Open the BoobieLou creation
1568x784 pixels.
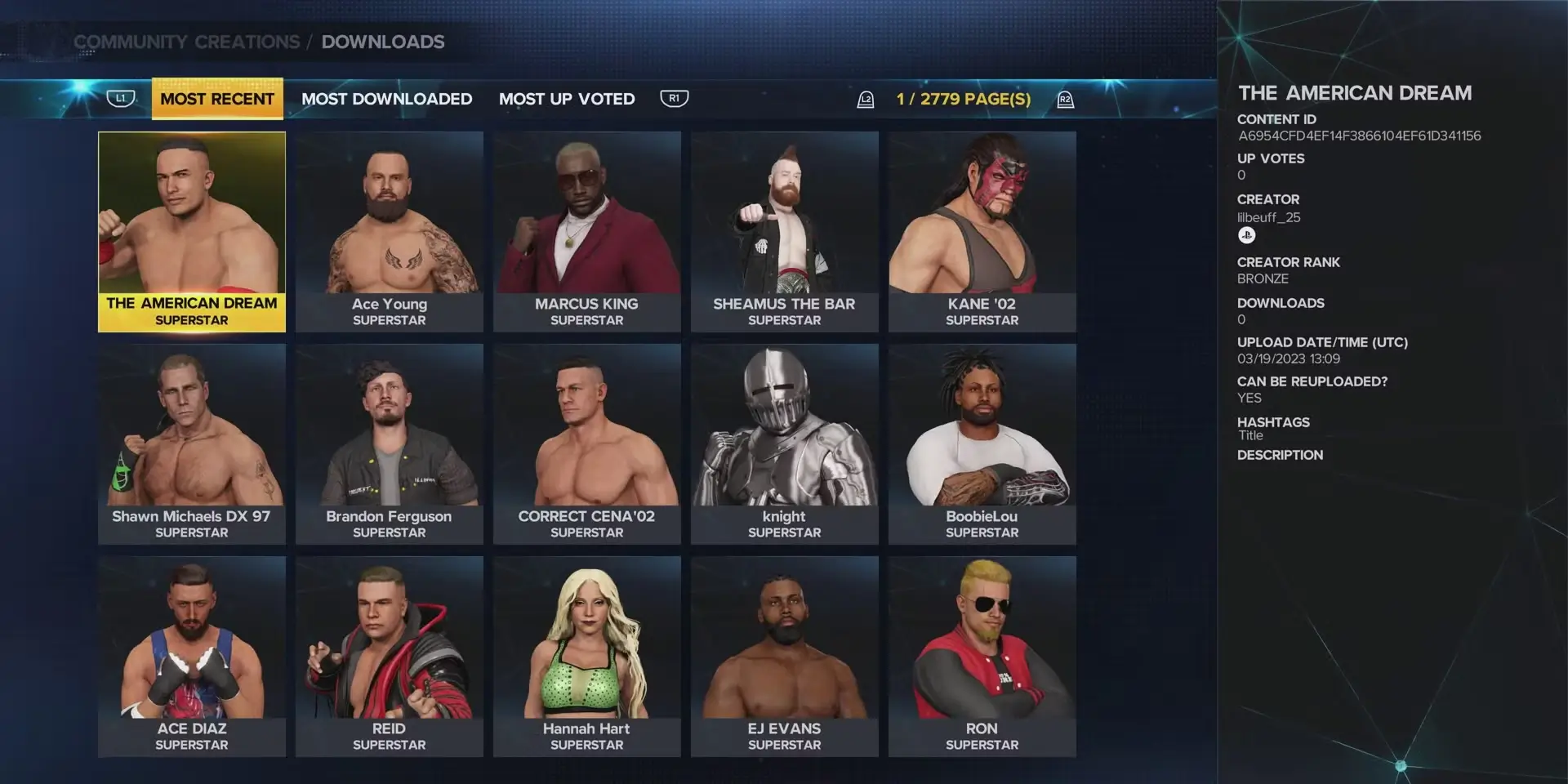982,444
